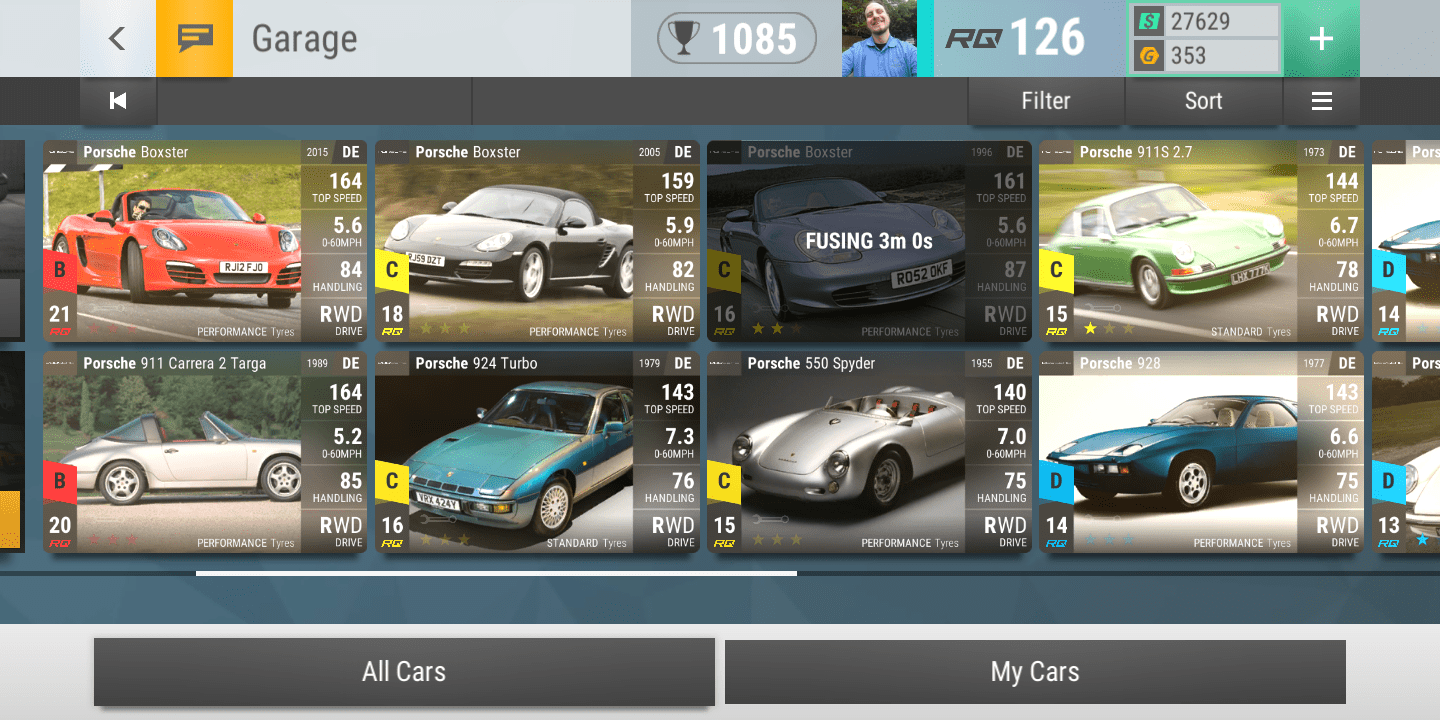Viewport: 1440px width, 720px height.
Task: Select the All Cars tab
Action: 404,671
